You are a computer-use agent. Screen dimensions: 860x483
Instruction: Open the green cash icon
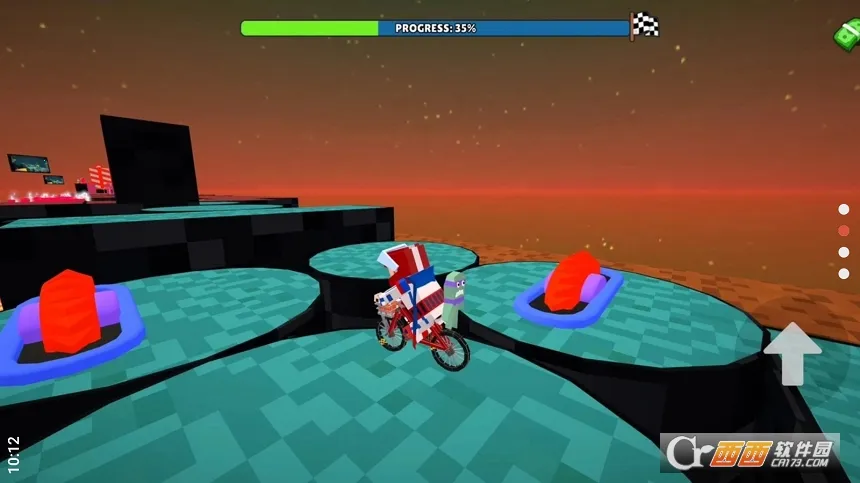tap(848, 35)
